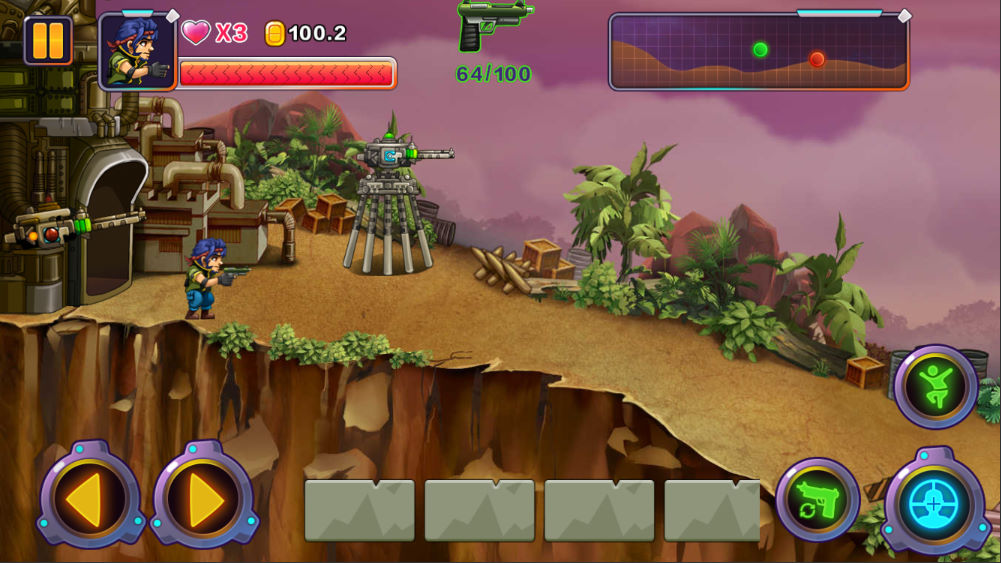Select the hero portrait in the HUD

pos(137,52)
